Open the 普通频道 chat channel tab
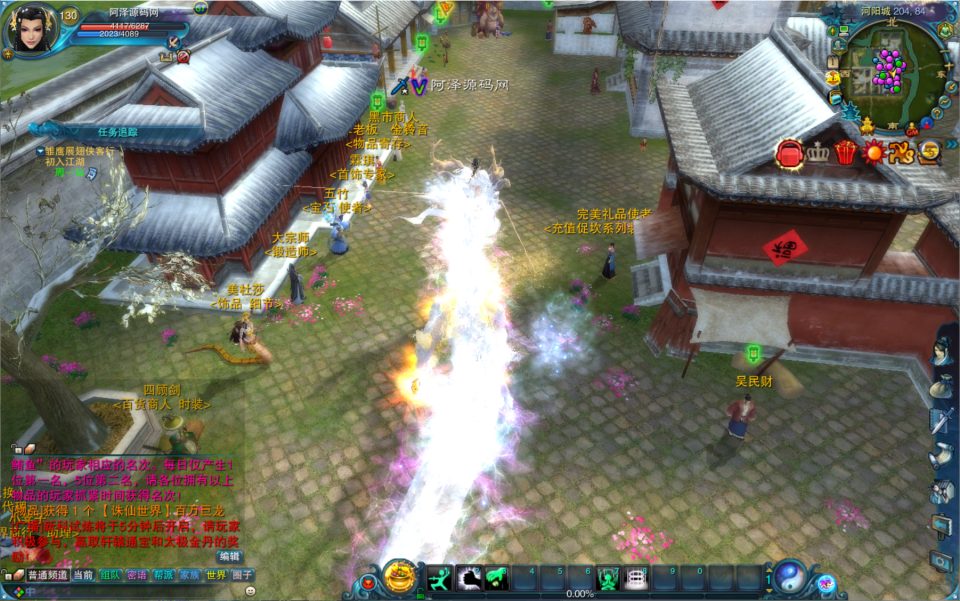Screen dimensions: 960x601 [x=47, y=575]
